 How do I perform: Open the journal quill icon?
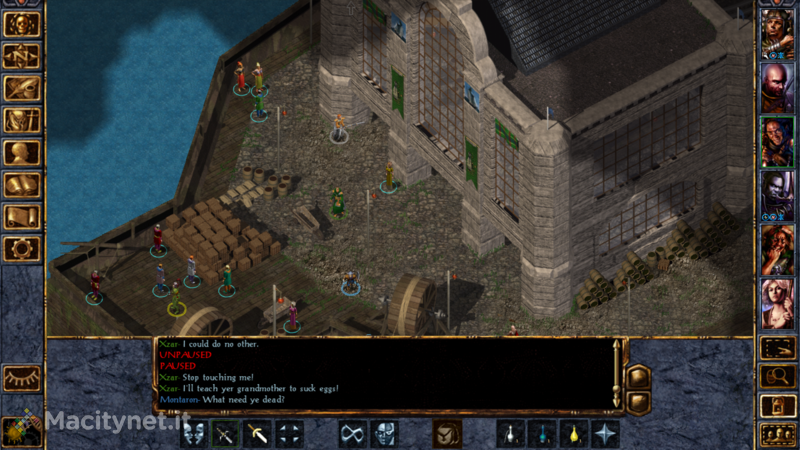tap(22, 88)
